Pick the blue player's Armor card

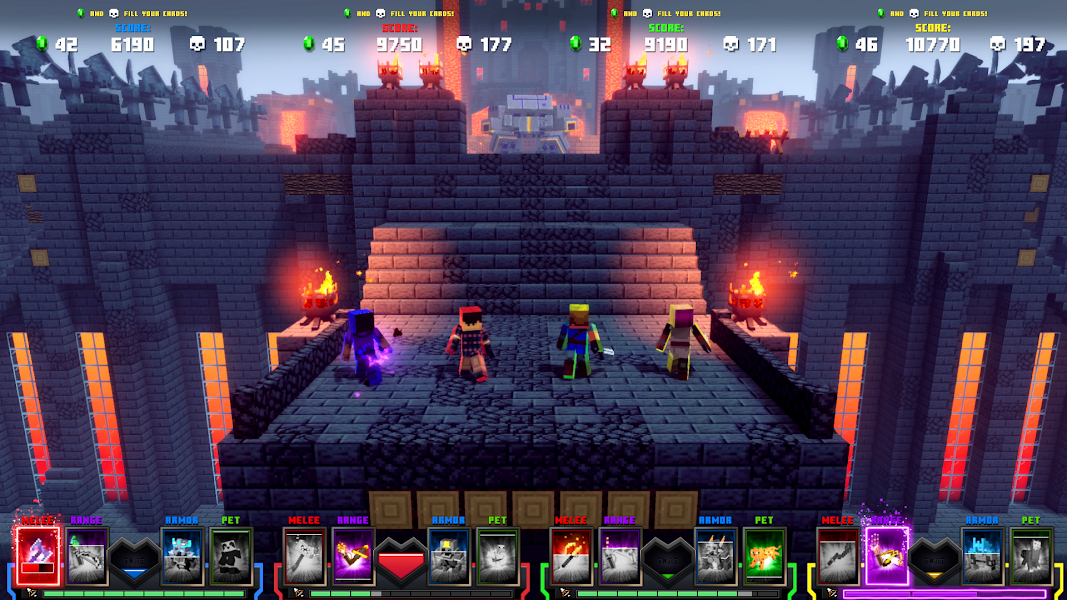(182, 556)
